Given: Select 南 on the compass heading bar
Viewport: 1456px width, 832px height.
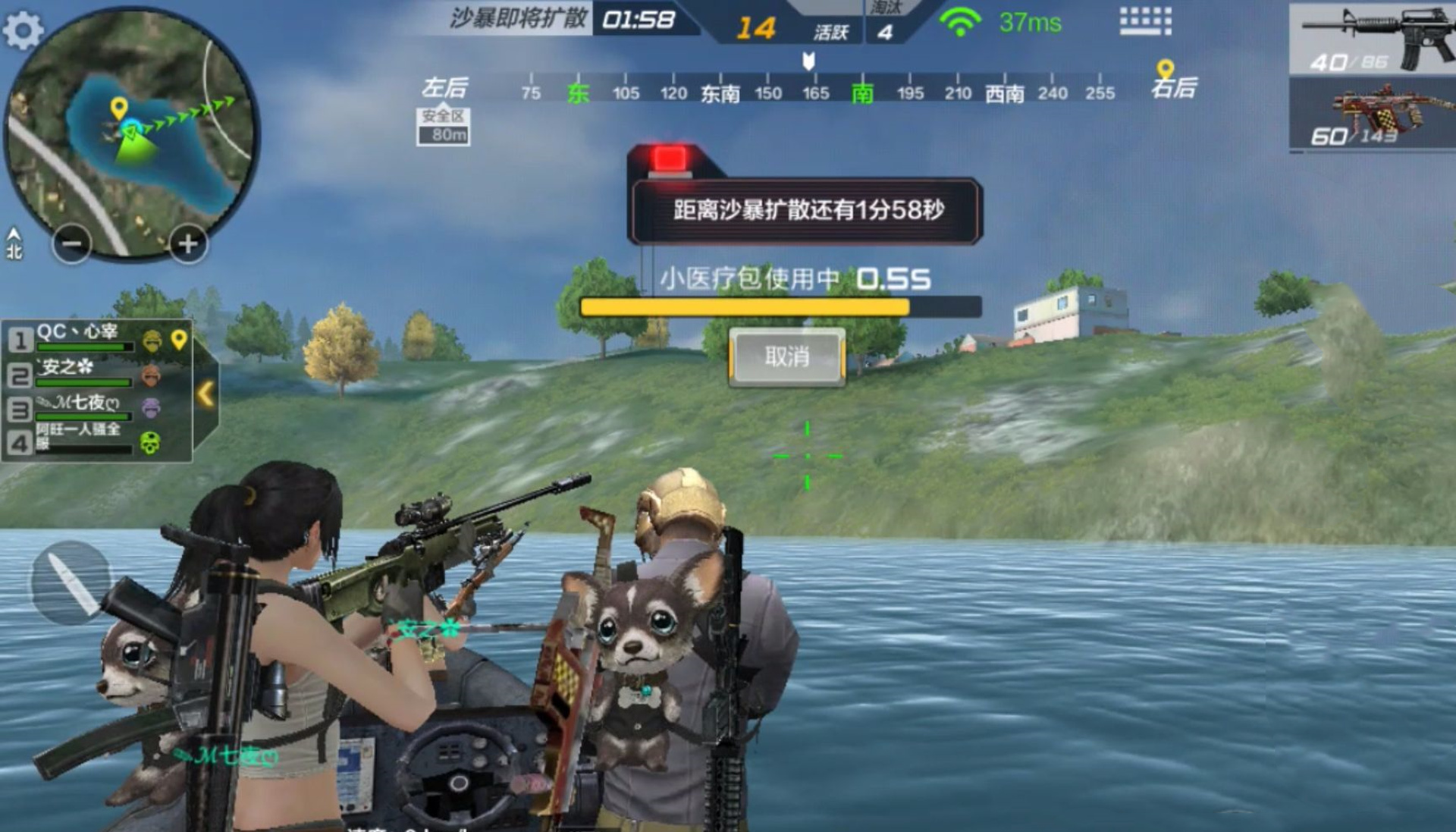Looking at the screenshot, I should coord(864,93).
